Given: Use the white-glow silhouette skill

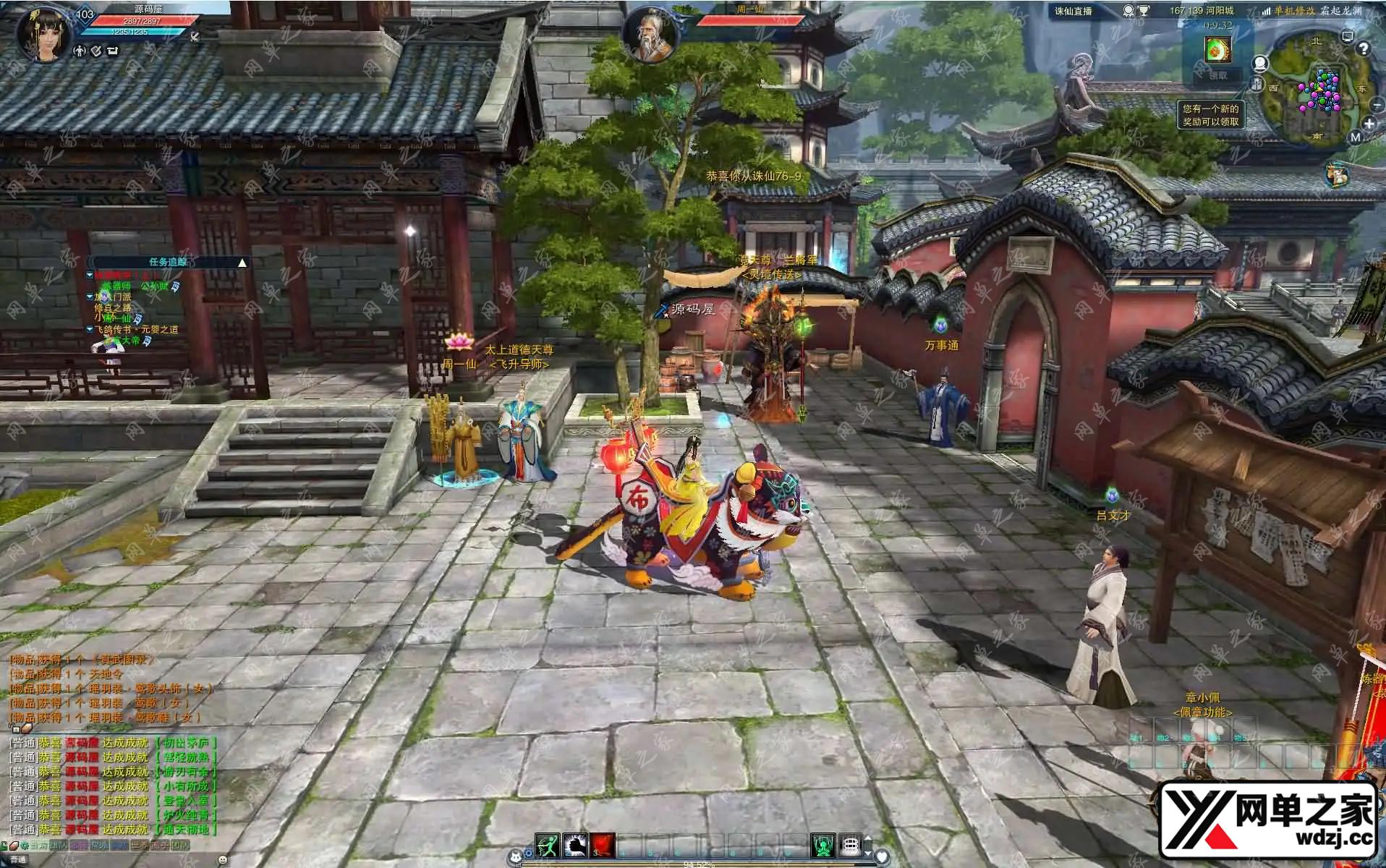Looking at the screenshot, I should [575, 844].
